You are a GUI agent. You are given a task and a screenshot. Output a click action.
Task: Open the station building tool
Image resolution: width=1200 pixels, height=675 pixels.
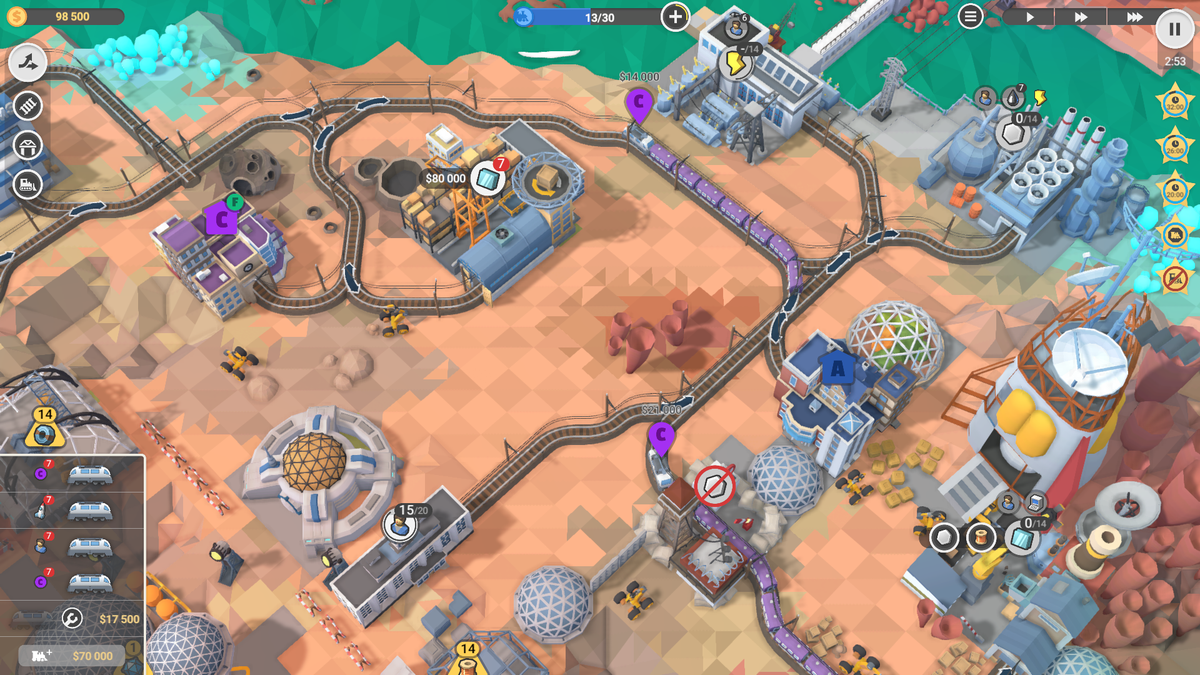click(29, 145)
